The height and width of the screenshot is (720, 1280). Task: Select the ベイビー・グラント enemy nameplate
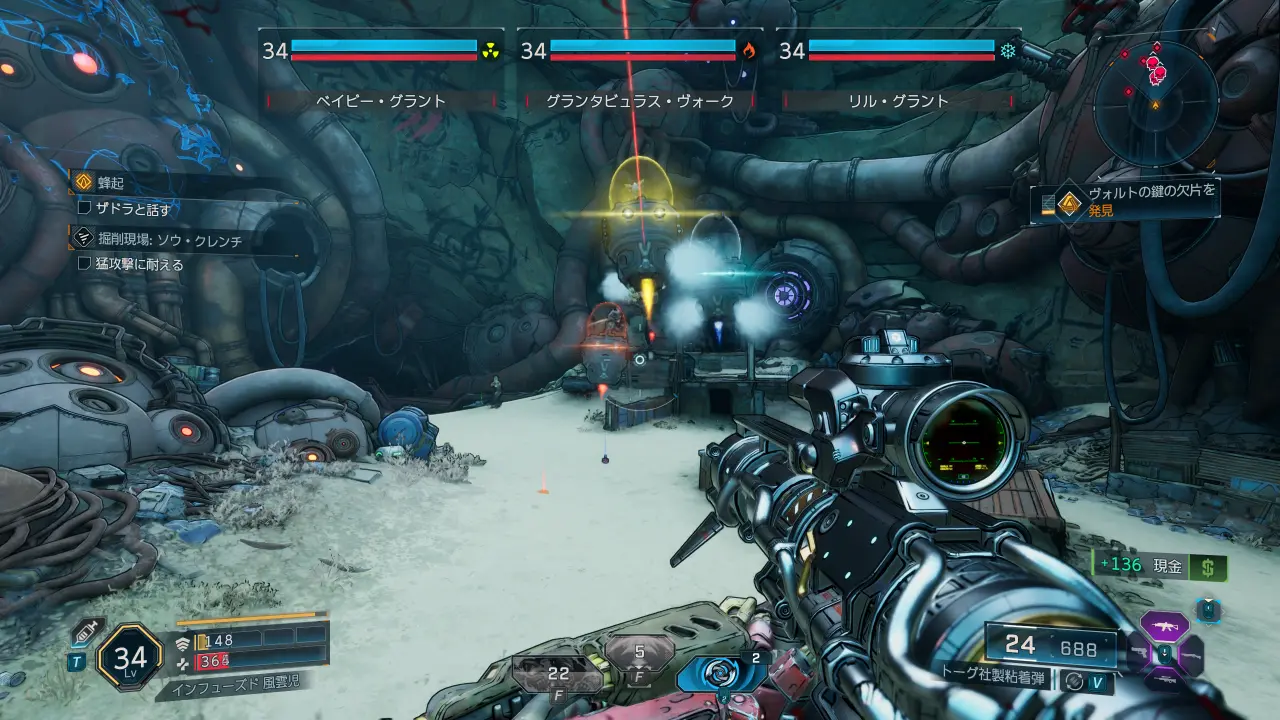tap(381, 100)
